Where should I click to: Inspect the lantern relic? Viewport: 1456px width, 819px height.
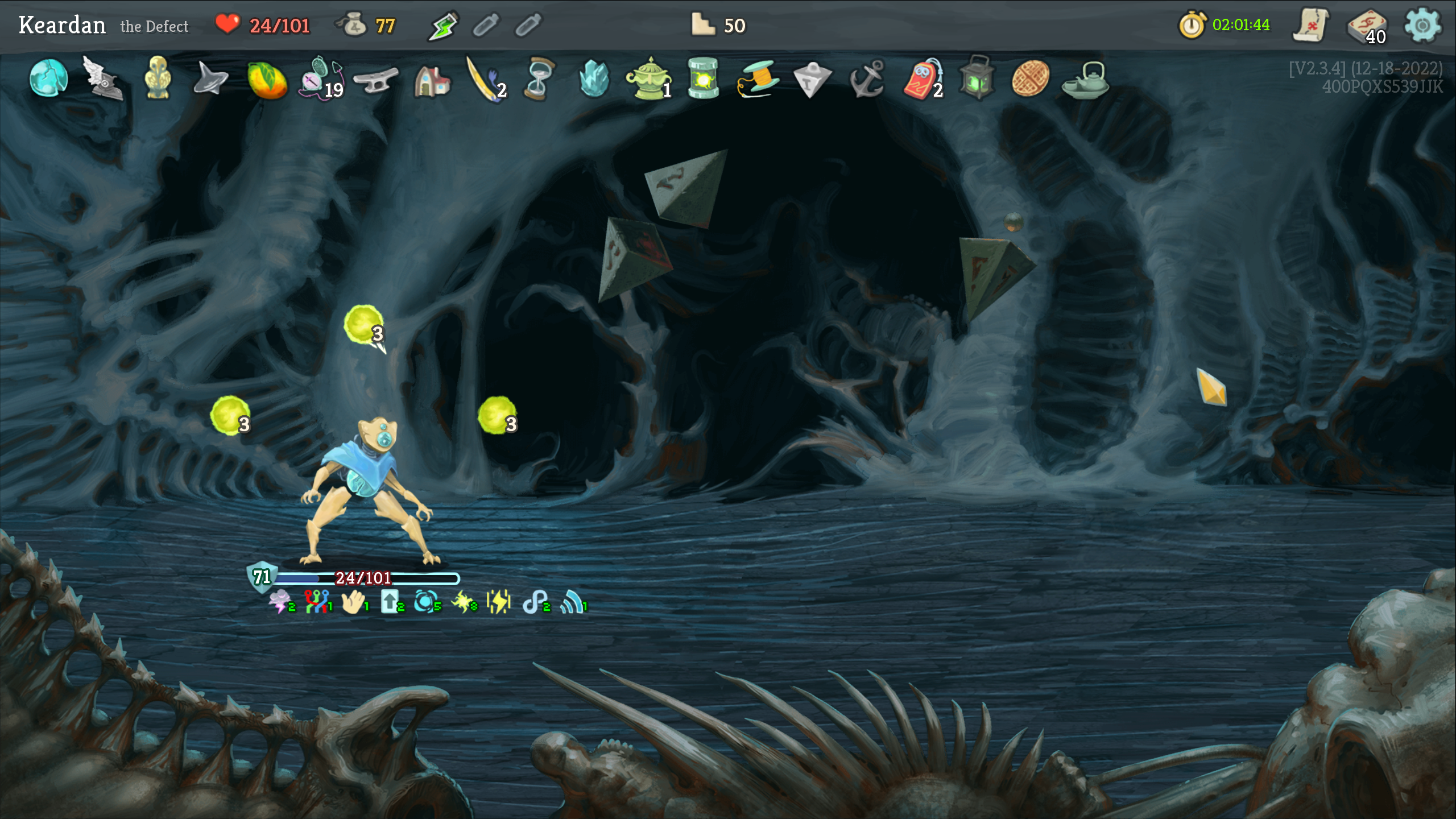tap(977, 78)
